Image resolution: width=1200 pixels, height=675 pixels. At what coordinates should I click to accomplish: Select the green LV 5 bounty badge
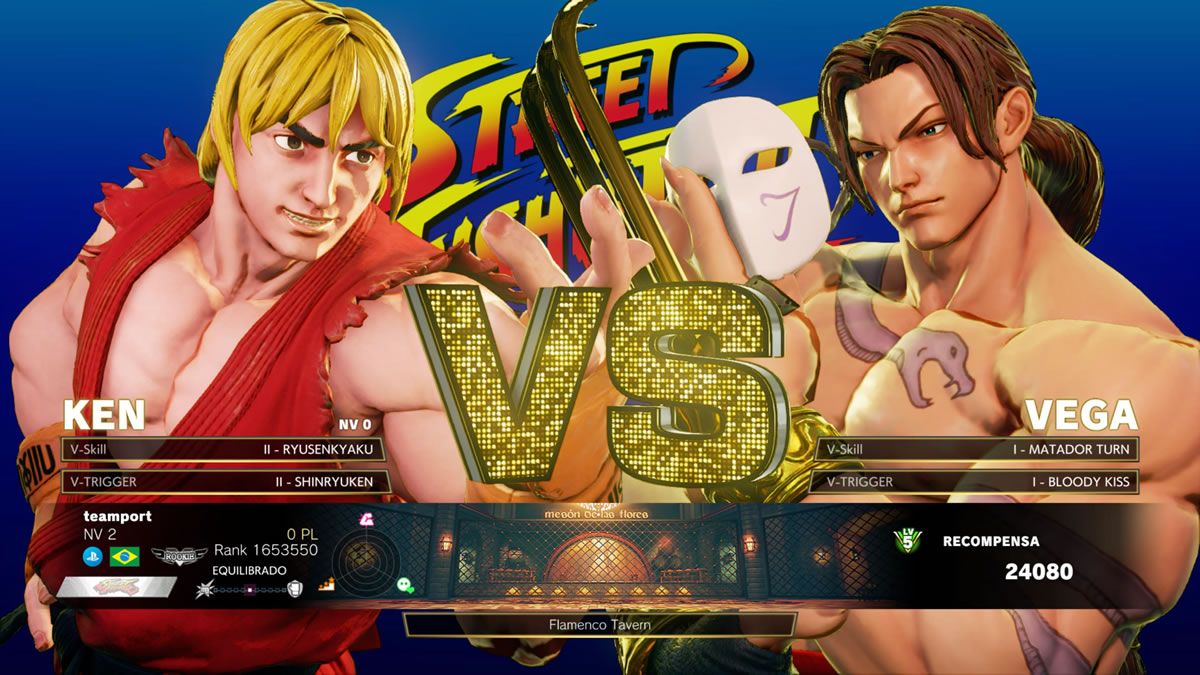[x=907, y=541]
